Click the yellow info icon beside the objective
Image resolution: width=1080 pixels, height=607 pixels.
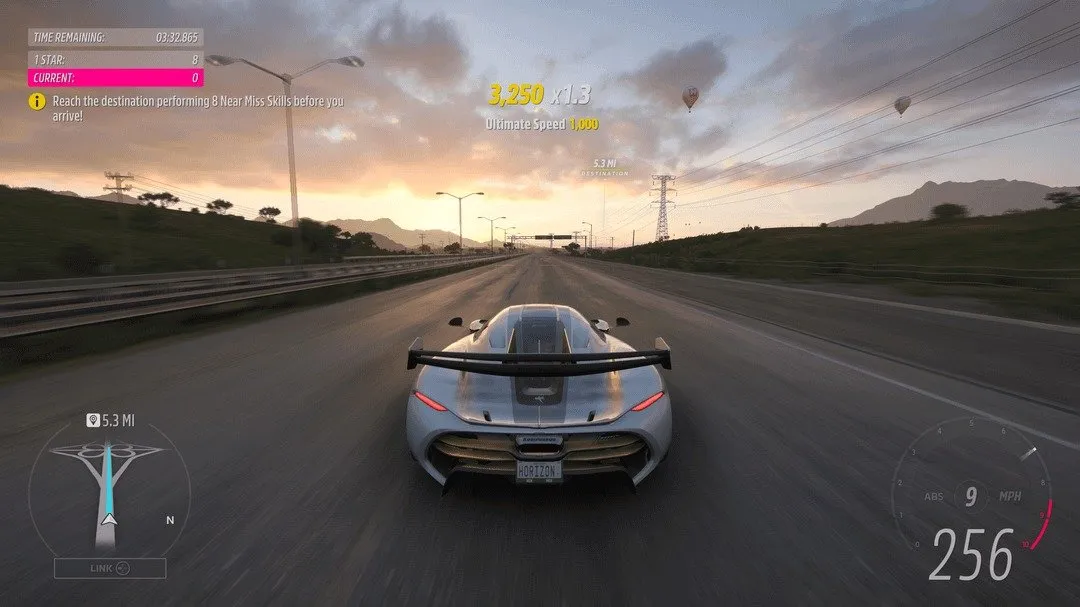pos(37,101)
